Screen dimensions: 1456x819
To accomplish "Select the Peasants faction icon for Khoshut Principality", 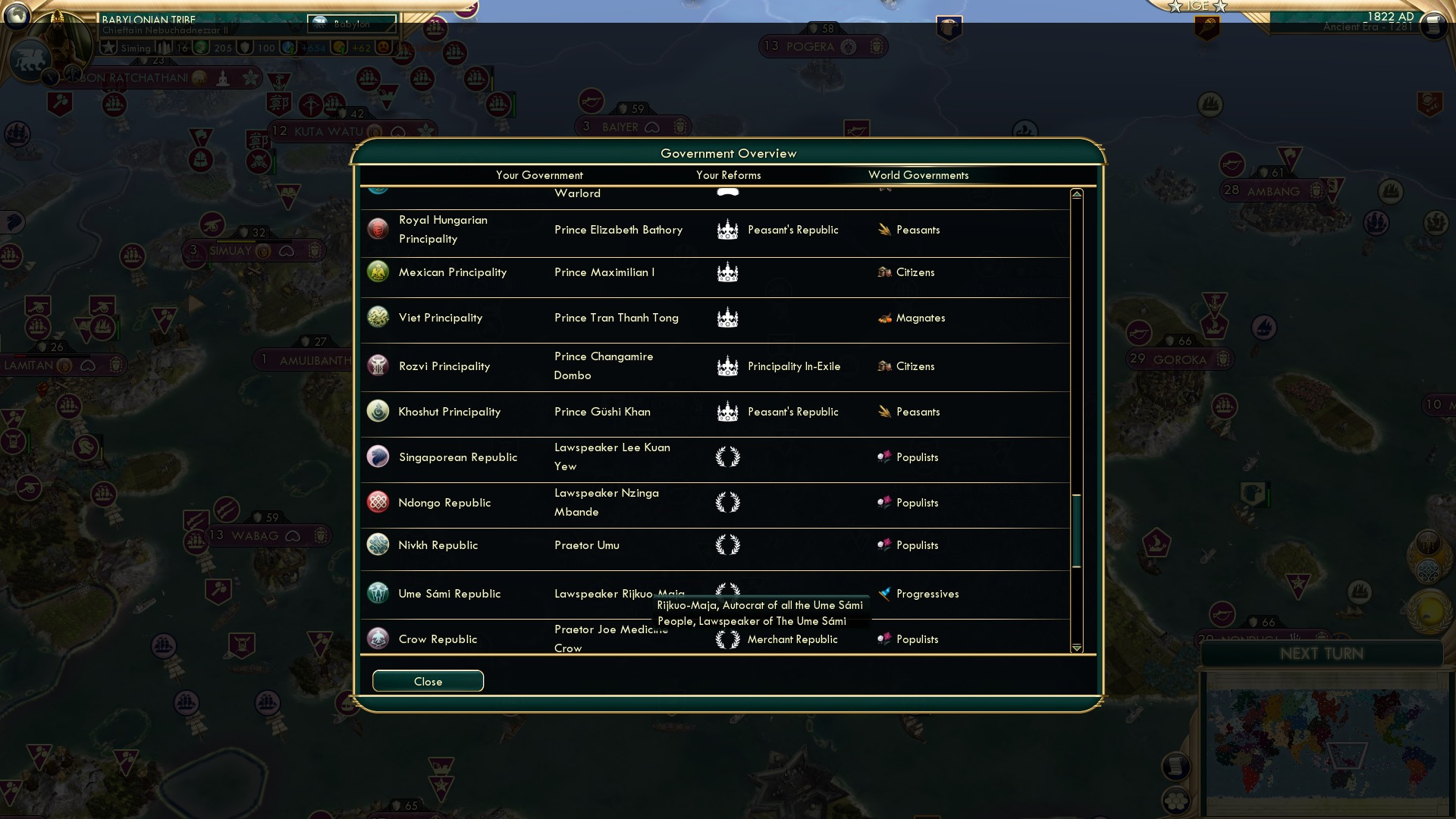I will [884, 411].
